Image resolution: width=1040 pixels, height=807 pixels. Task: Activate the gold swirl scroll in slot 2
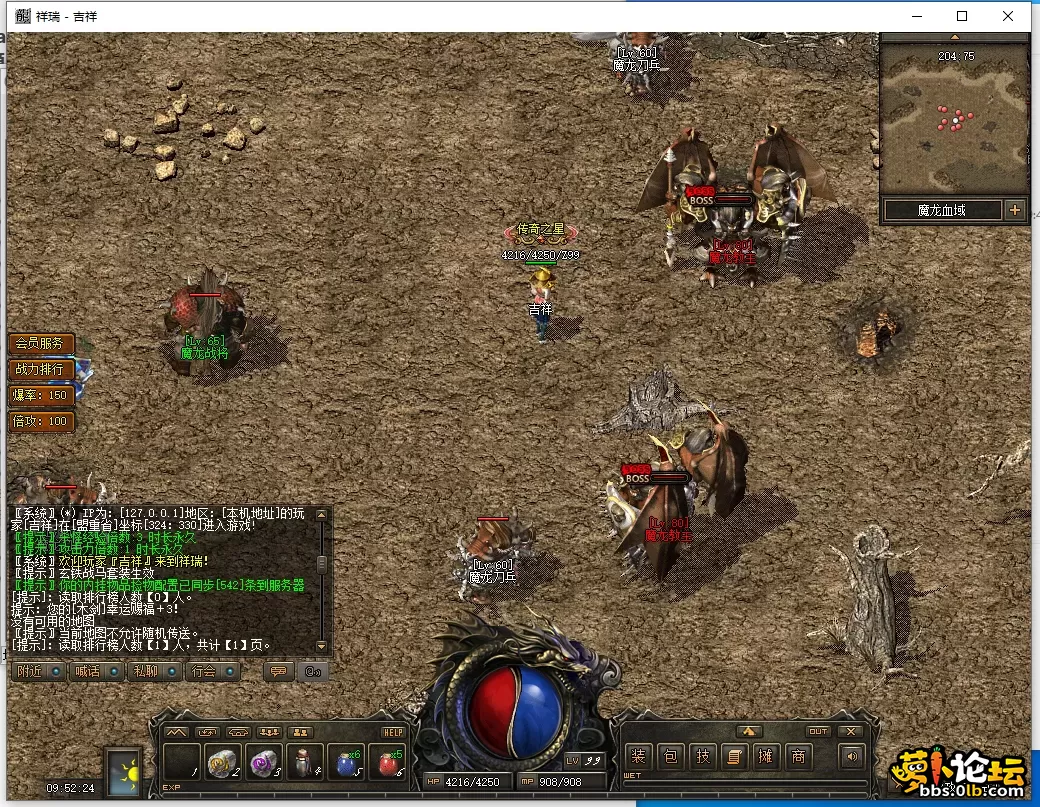coord(221,764)
